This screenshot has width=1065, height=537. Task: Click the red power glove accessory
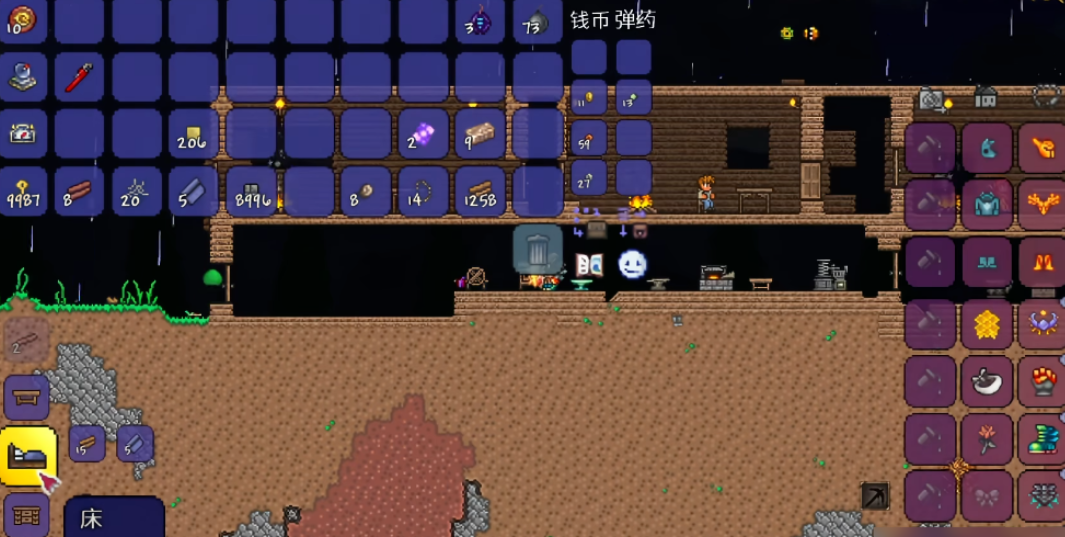click(x=1043, y=381)
